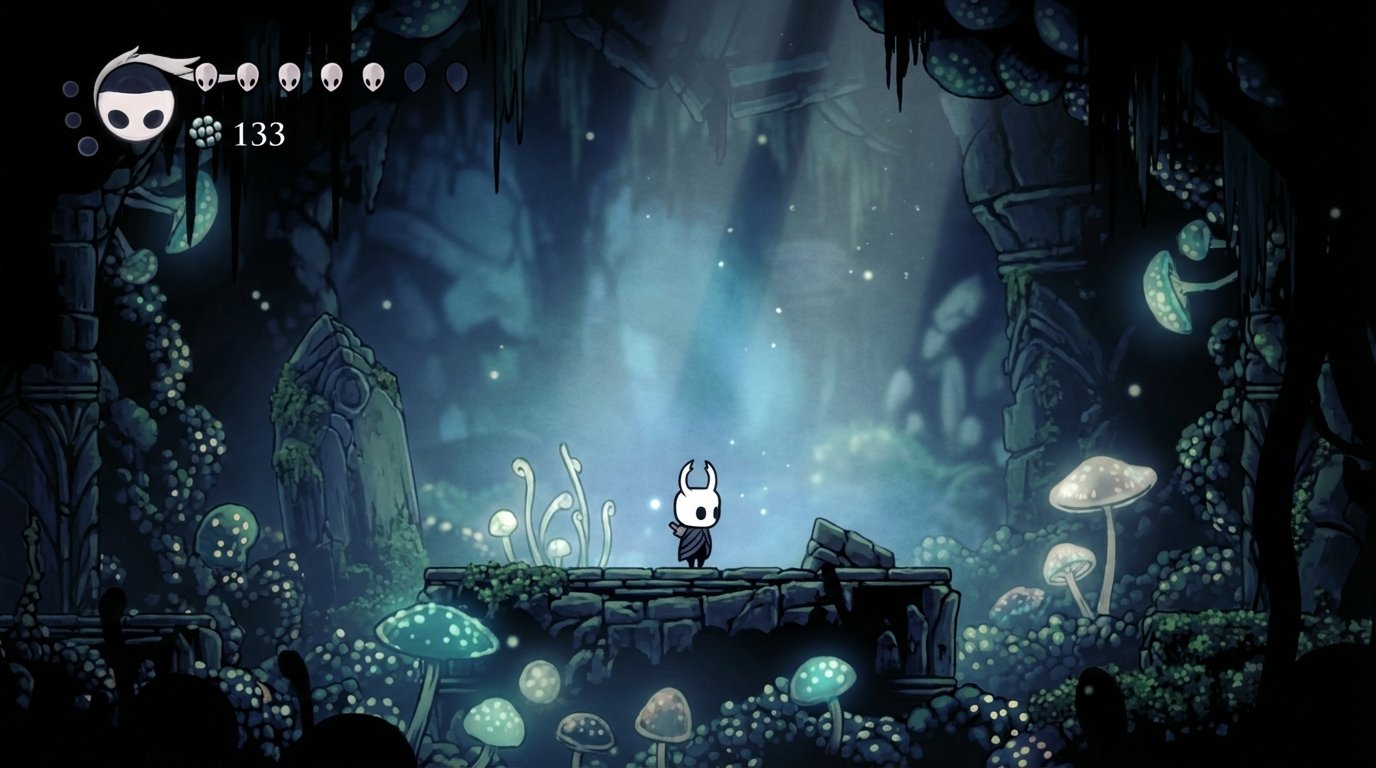Viewport: 1376px width, 768px height.
Task: Click the geo count reading 133
Action: coord(260,133)
